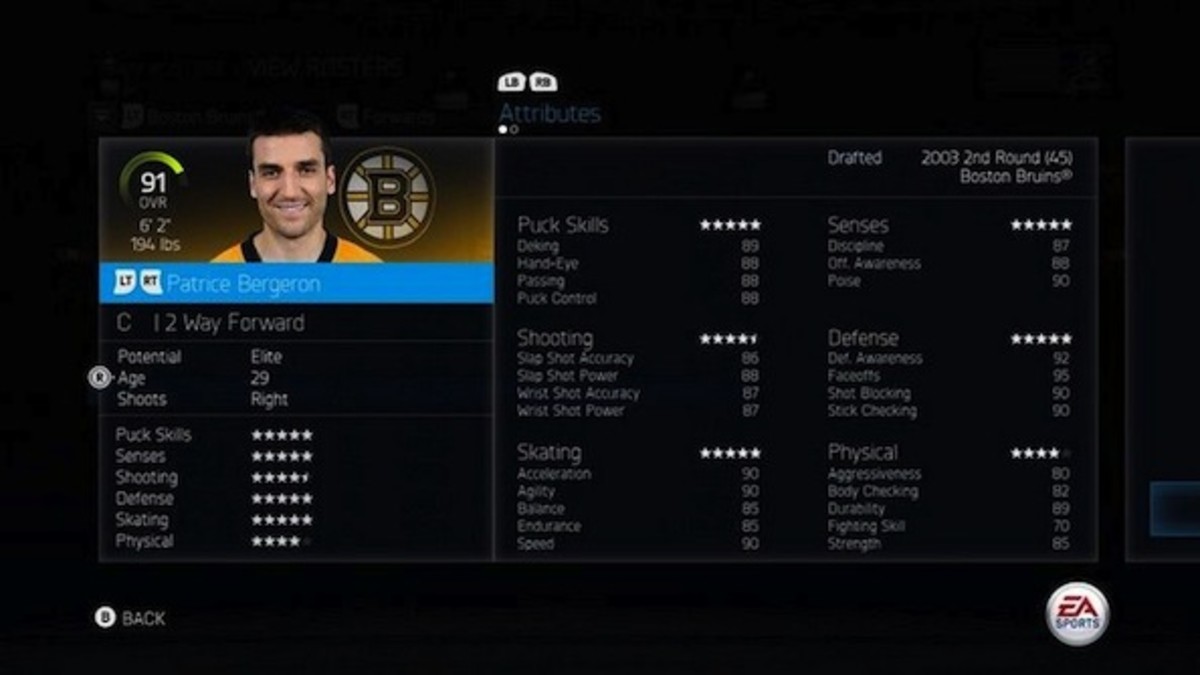Go back using the Back button
1200x675 pixels.
click(131, 618)
